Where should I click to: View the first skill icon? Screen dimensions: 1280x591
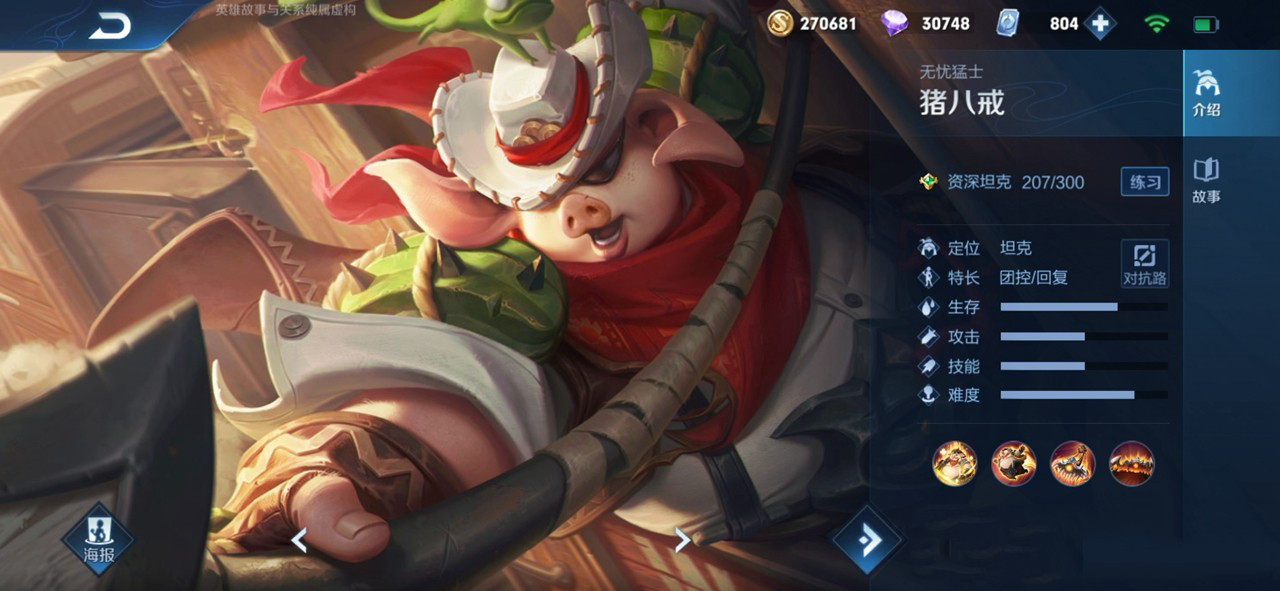pyautogui.click(x=954, y=464)
